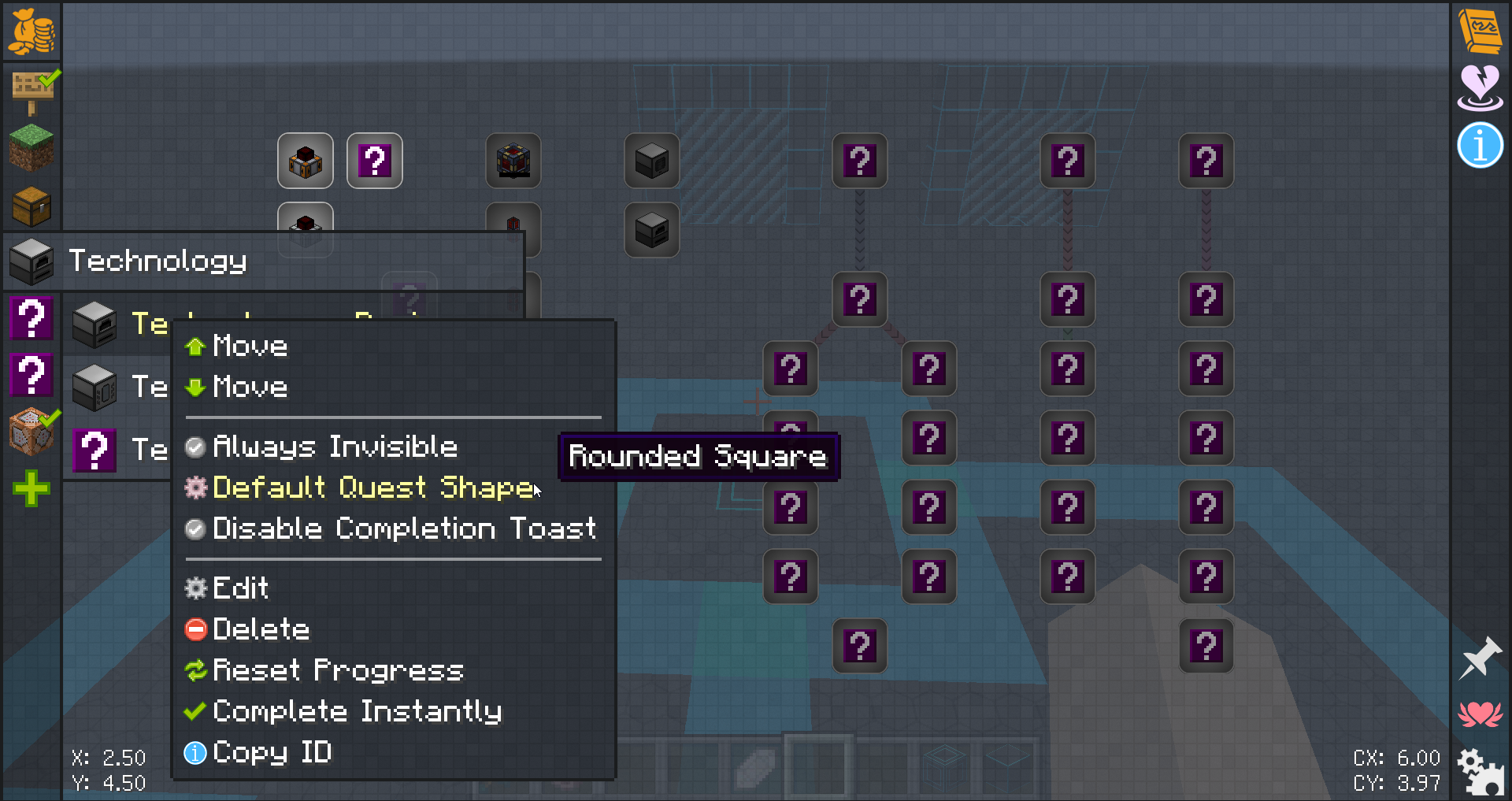The image size is (1512, 801).
Task: Toggle the pin icon
Action: (1480, 658)
